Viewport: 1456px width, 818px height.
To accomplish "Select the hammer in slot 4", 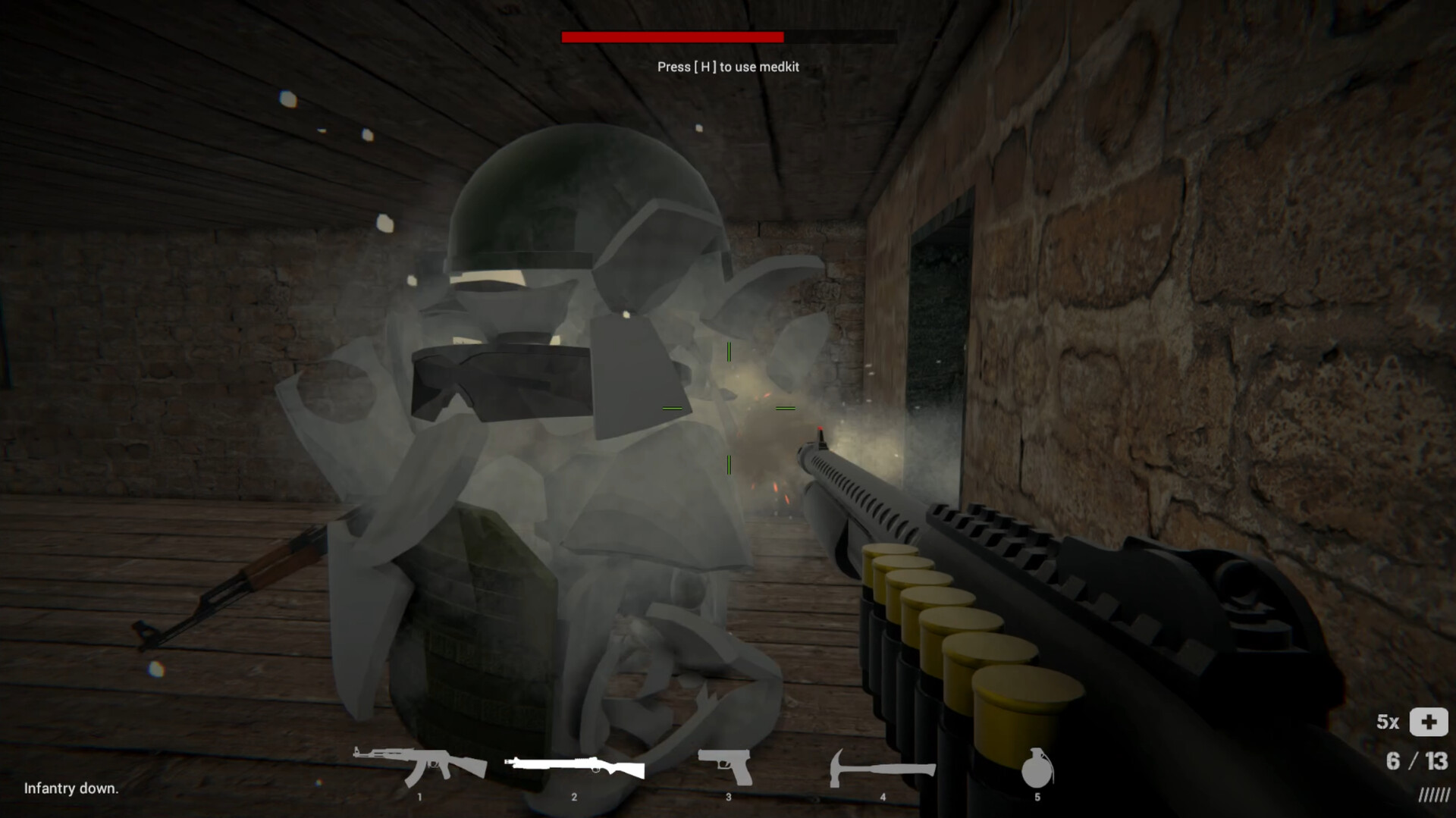I will click(x=882, y=769).
